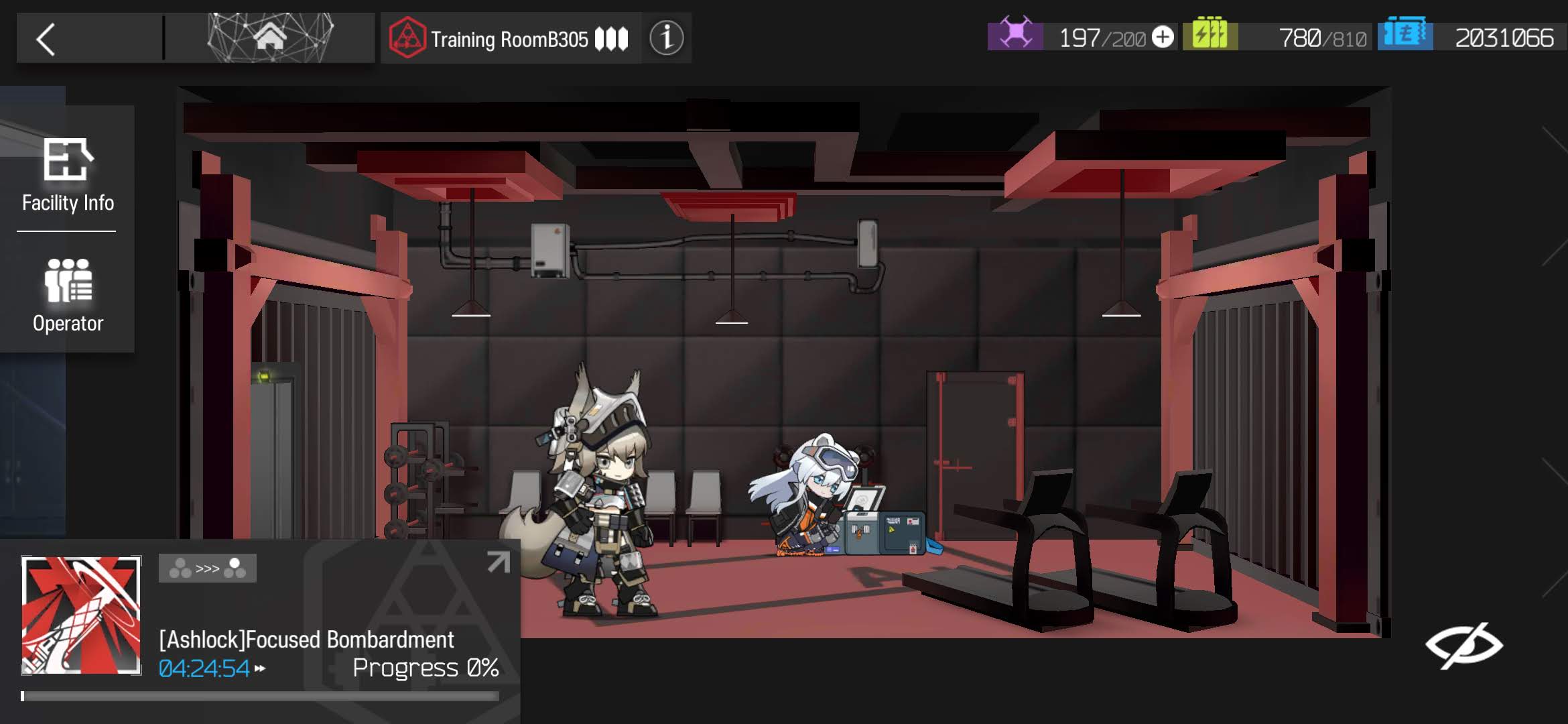Go back with the left arrow button
The height and width of the screenshot is (724, 1568).
pyautogui.click(x=46, y=40)
